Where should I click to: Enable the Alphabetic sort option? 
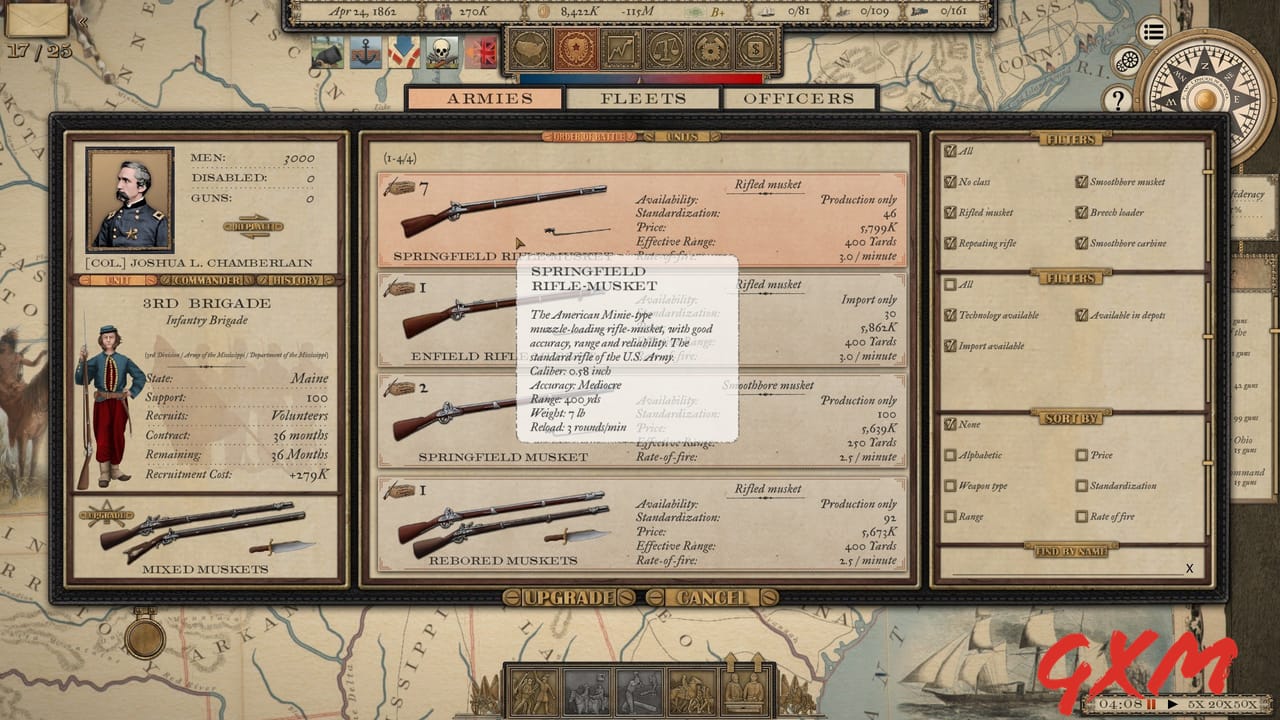[x=952, y=455]
